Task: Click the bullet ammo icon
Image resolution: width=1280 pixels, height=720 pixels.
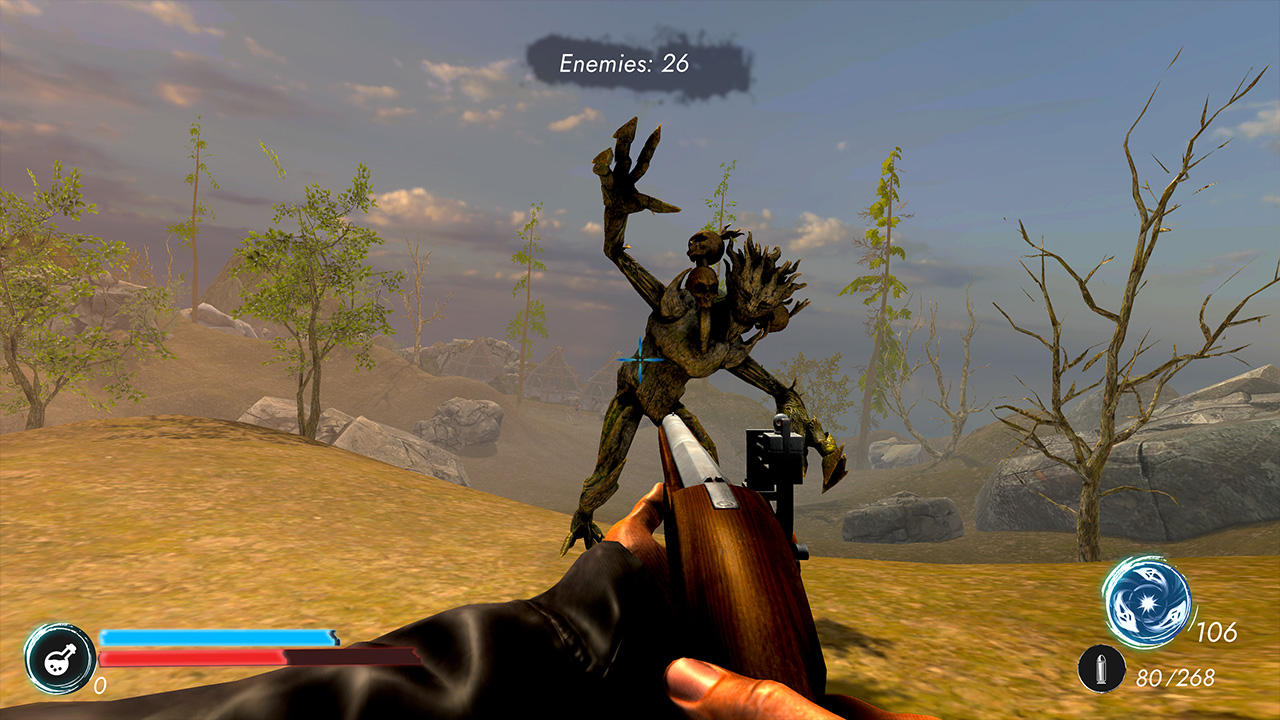Action: coord(1102,669)
